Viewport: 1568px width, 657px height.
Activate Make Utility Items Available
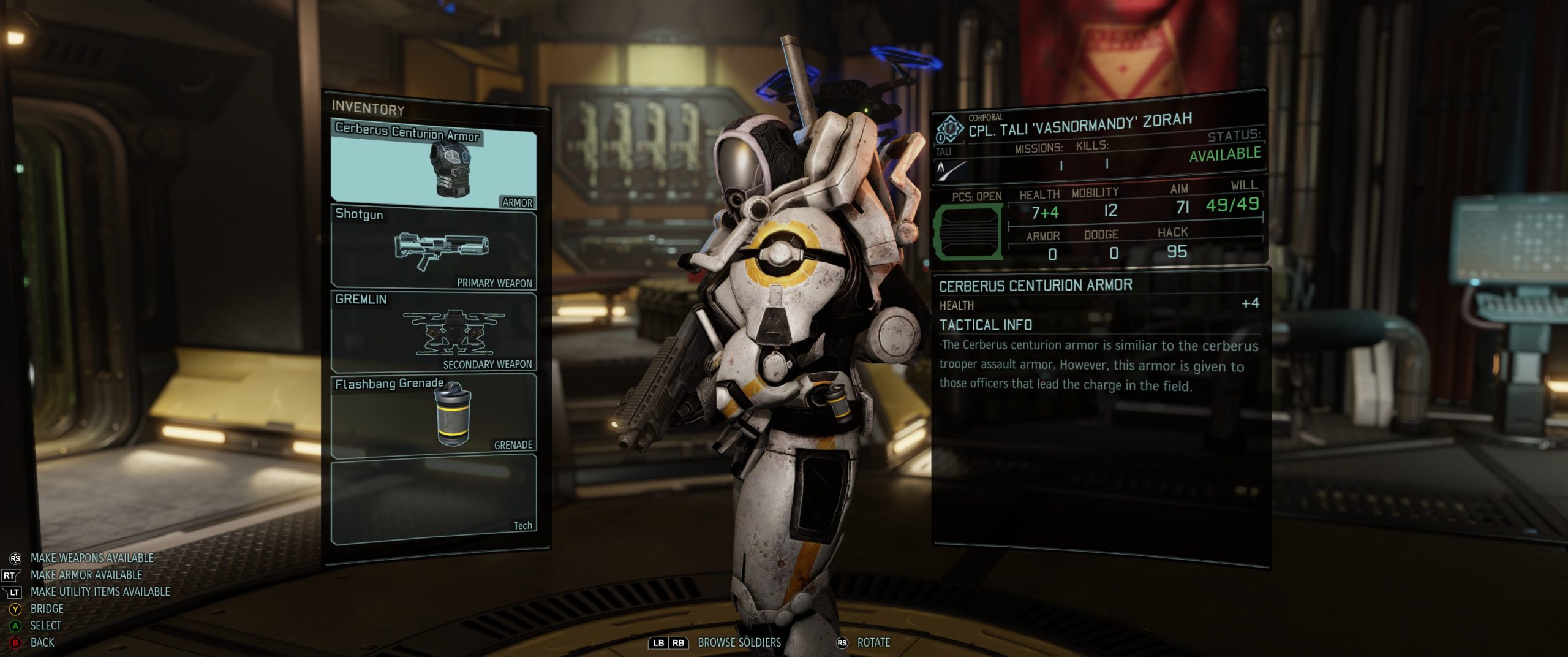click(100, 592)
